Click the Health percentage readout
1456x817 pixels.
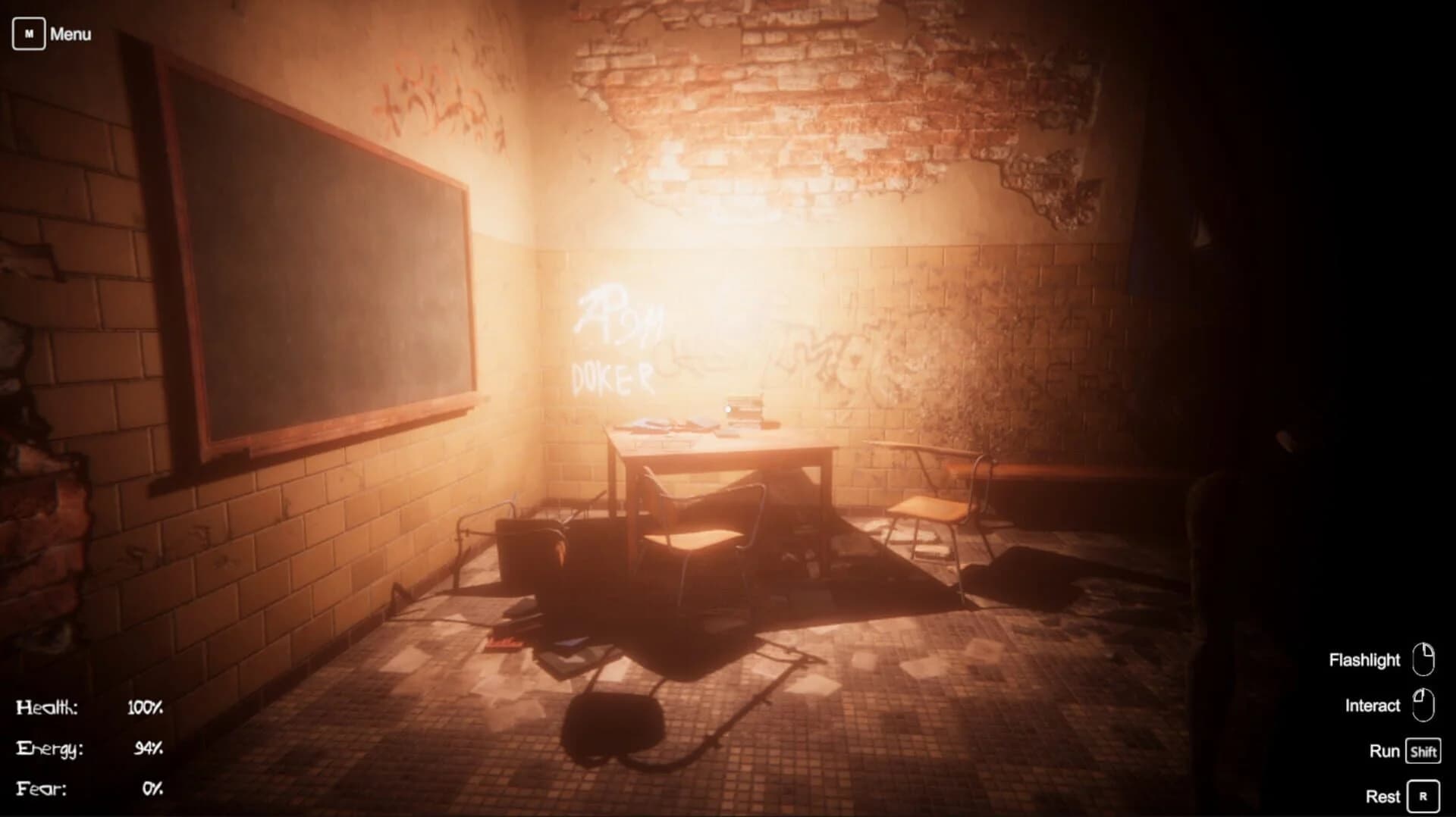click(145, 706)
